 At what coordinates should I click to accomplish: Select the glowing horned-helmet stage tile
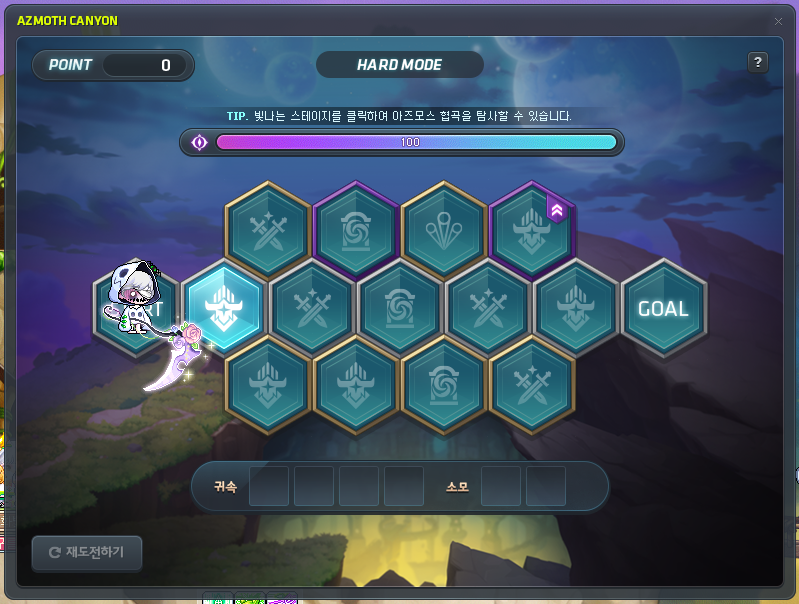(x=223, y=308)
